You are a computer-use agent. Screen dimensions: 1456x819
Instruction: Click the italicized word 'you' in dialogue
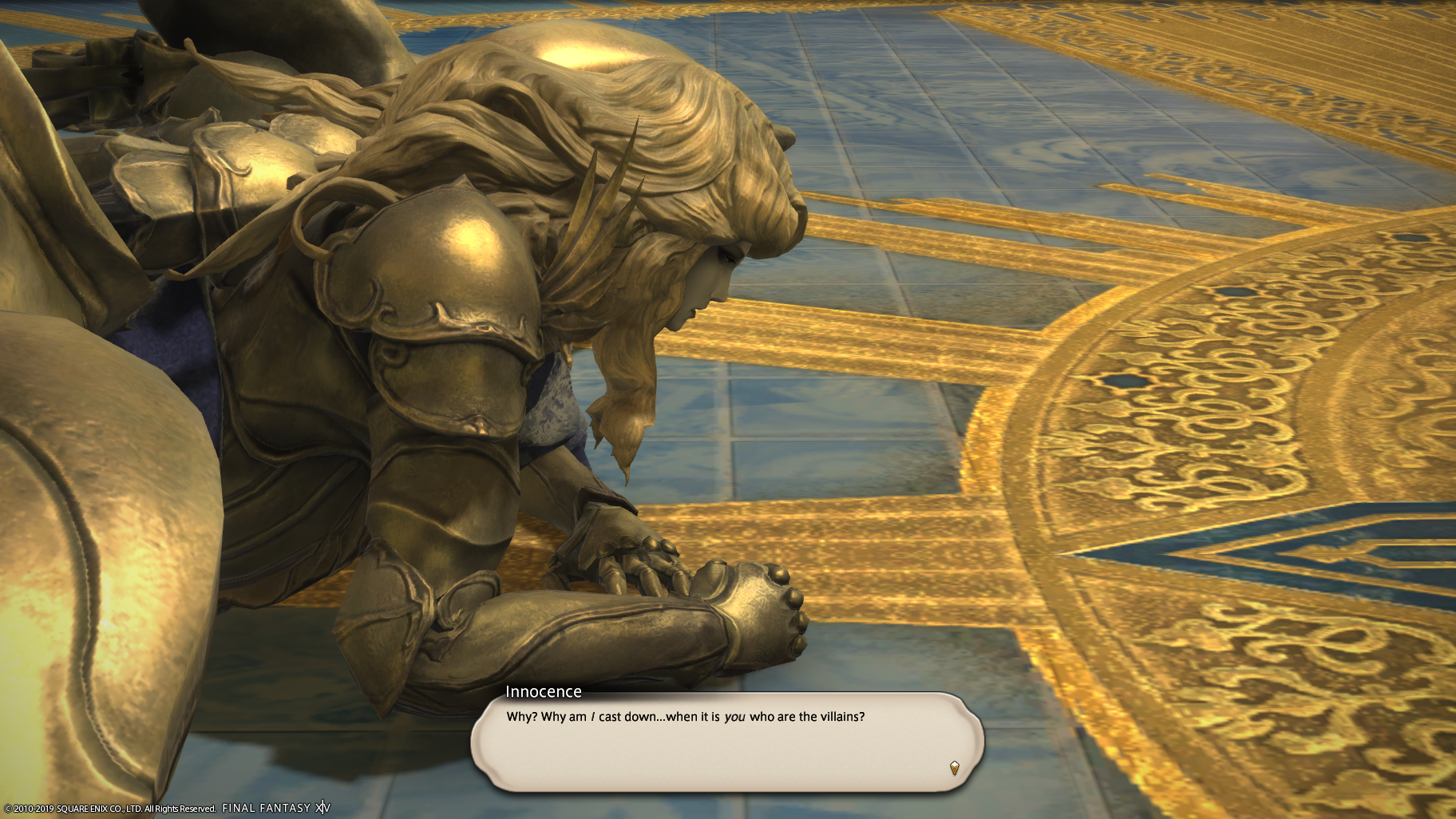(735, 717)
